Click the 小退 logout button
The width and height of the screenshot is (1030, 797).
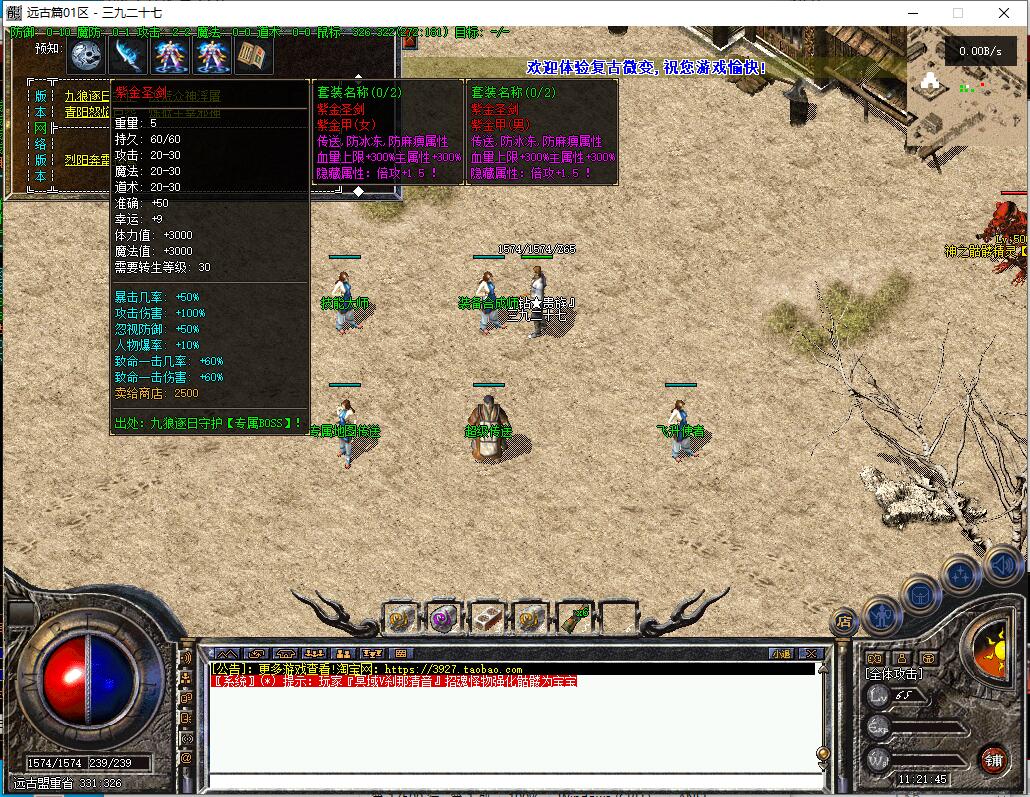pos(781,654)
